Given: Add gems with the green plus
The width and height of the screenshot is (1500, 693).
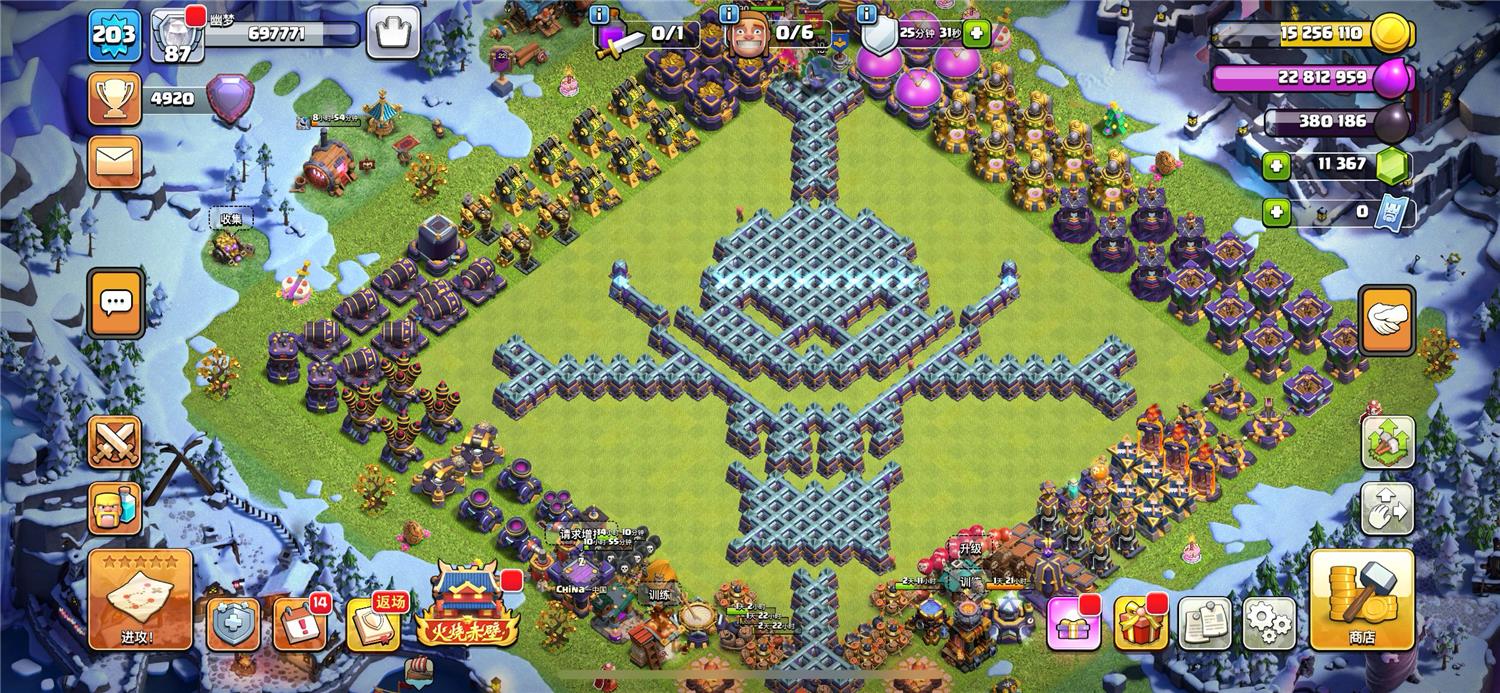Looking at the screenshot, I should (1276, 166).
